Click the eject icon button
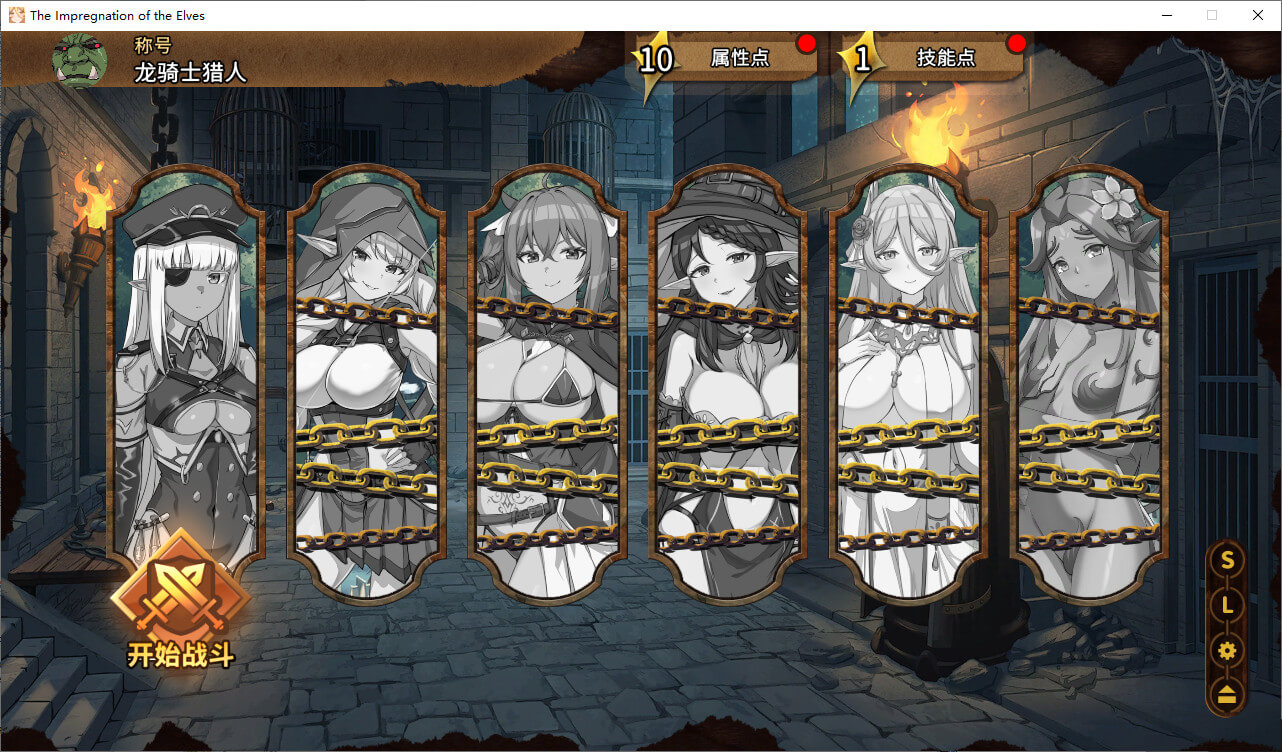 point(1227,696)
